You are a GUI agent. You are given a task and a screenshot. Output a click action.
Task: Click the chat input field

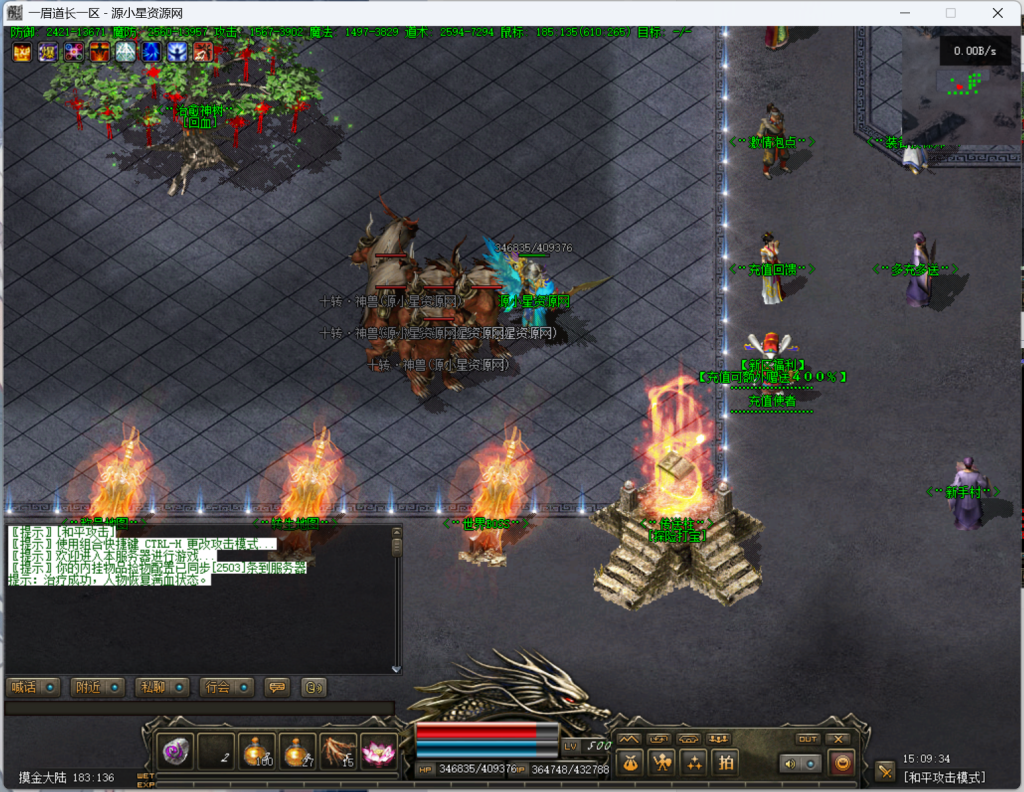point(198,708)
